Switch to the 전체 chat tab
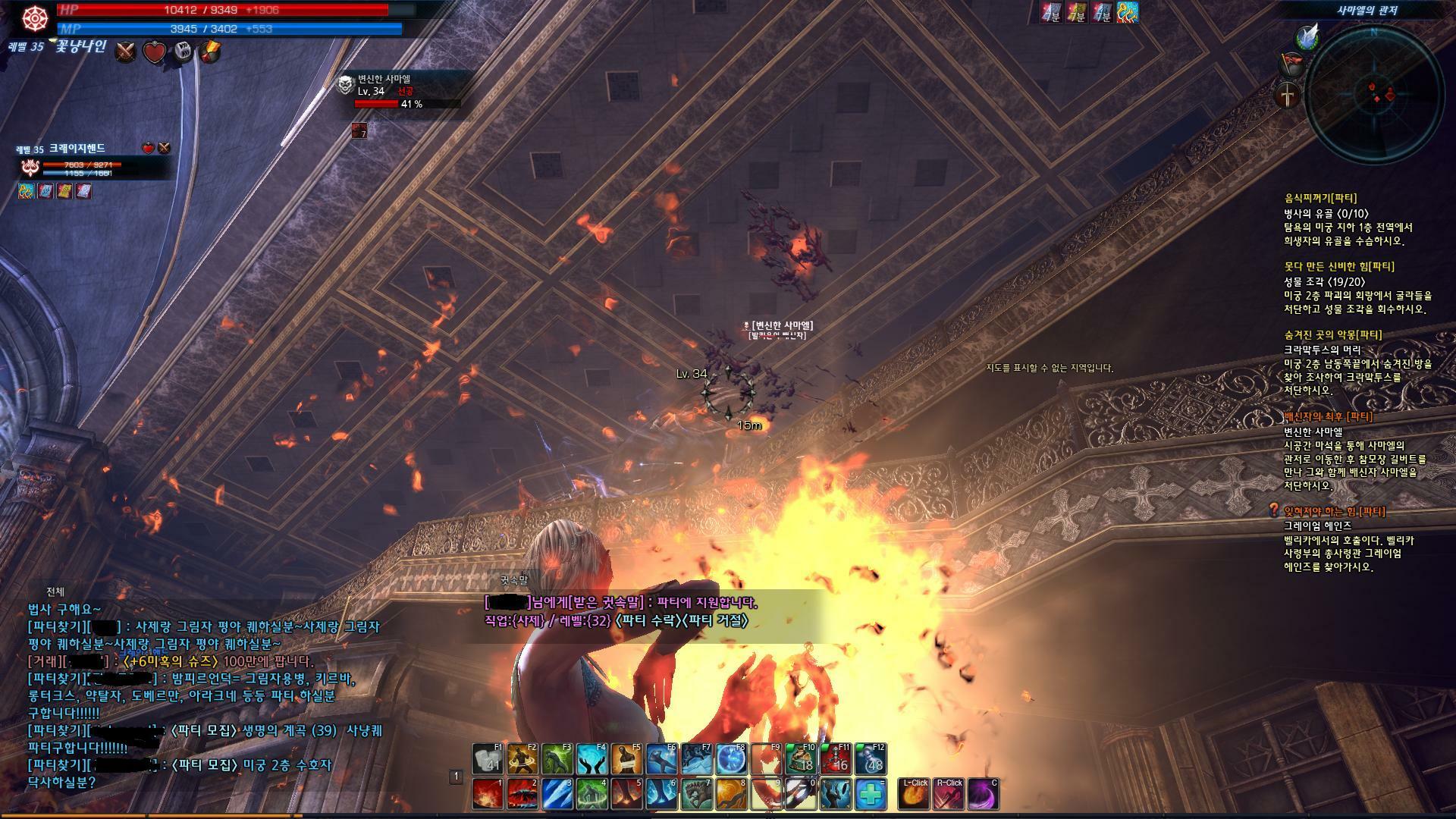This screenshot has height=819, width=1456. click(x=55, y=591)
